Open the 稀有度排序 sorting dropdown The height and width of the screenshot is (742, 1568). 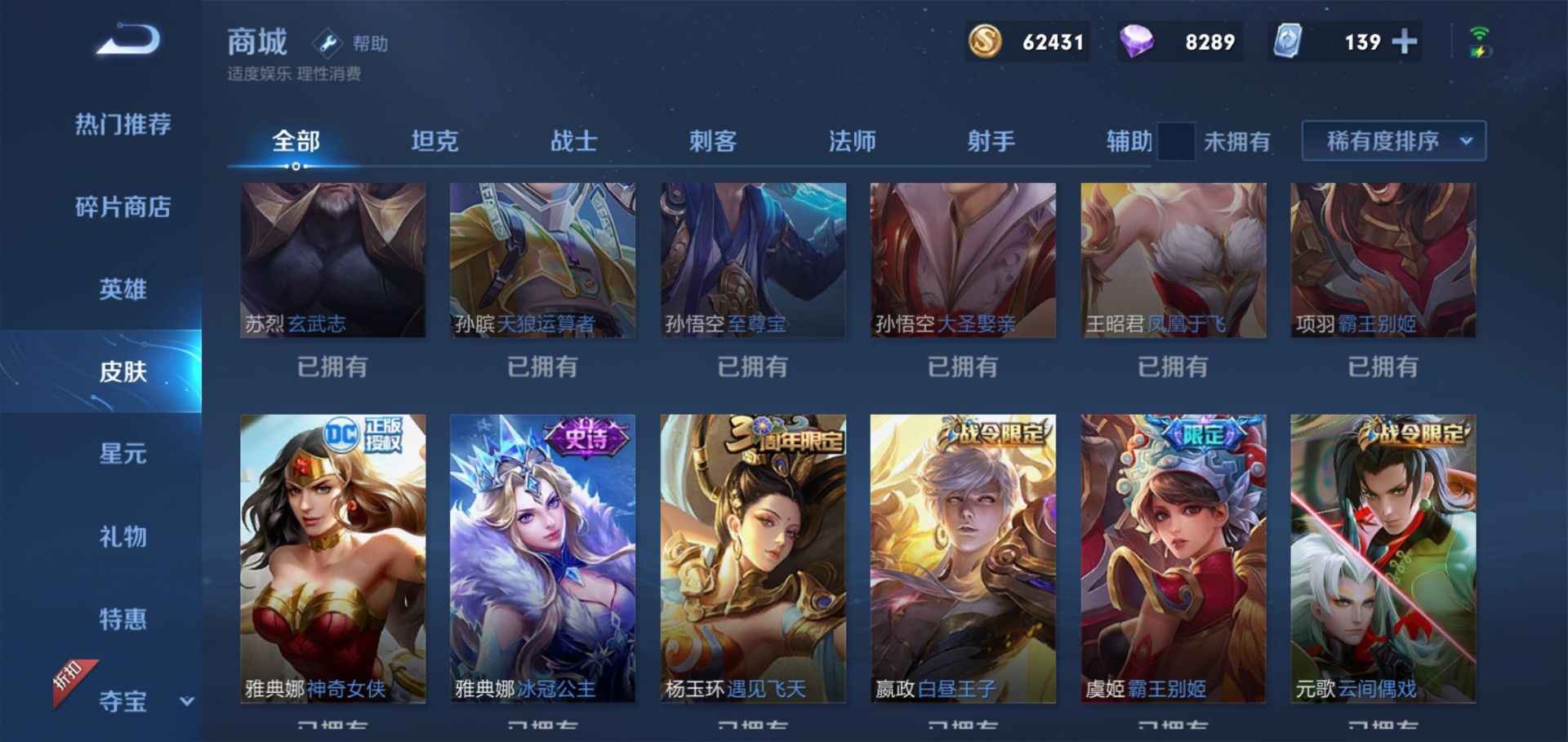click(1392, 140)
